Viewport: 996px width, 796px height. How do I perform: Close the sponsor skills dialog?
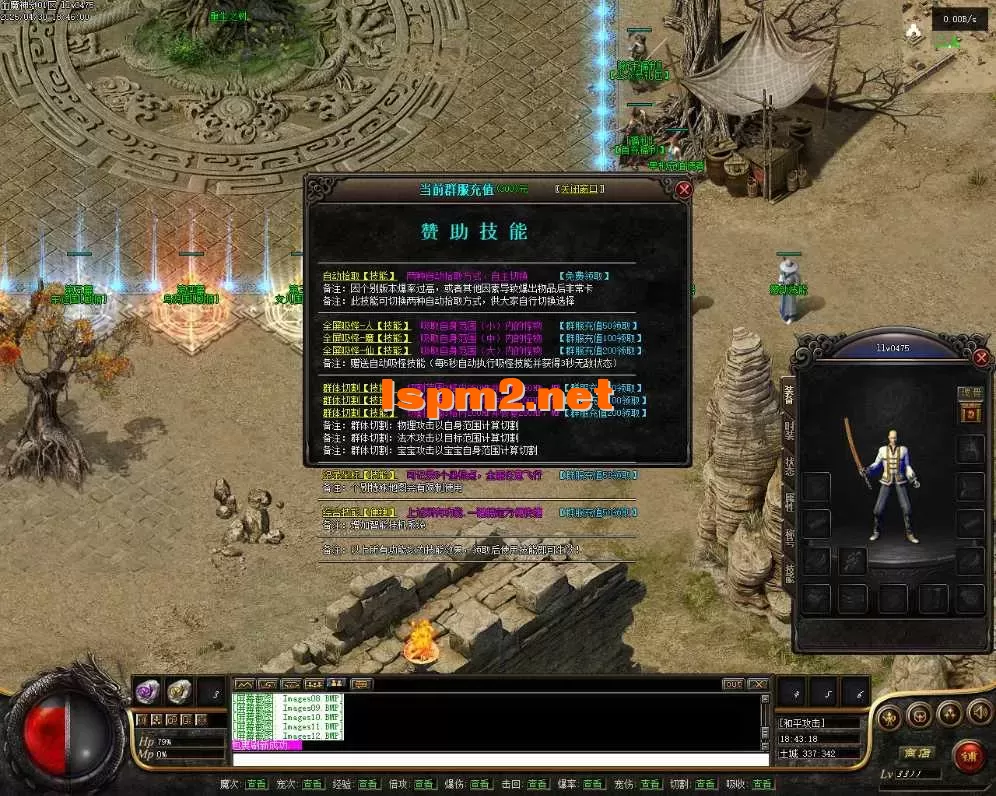click(x=684, y=189)
